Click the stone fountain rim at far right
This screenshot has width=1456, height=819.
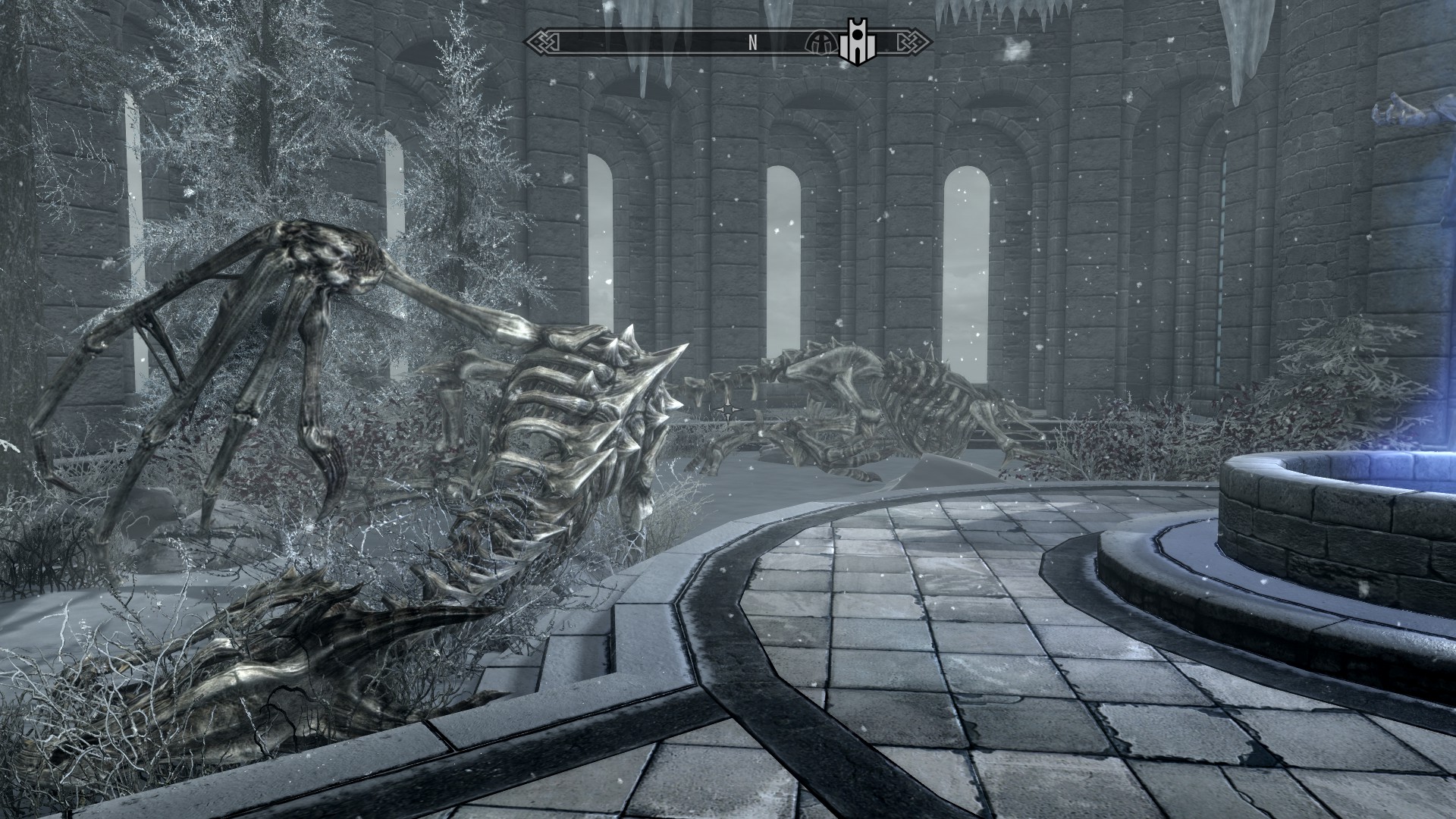[x=1357, y=516]
